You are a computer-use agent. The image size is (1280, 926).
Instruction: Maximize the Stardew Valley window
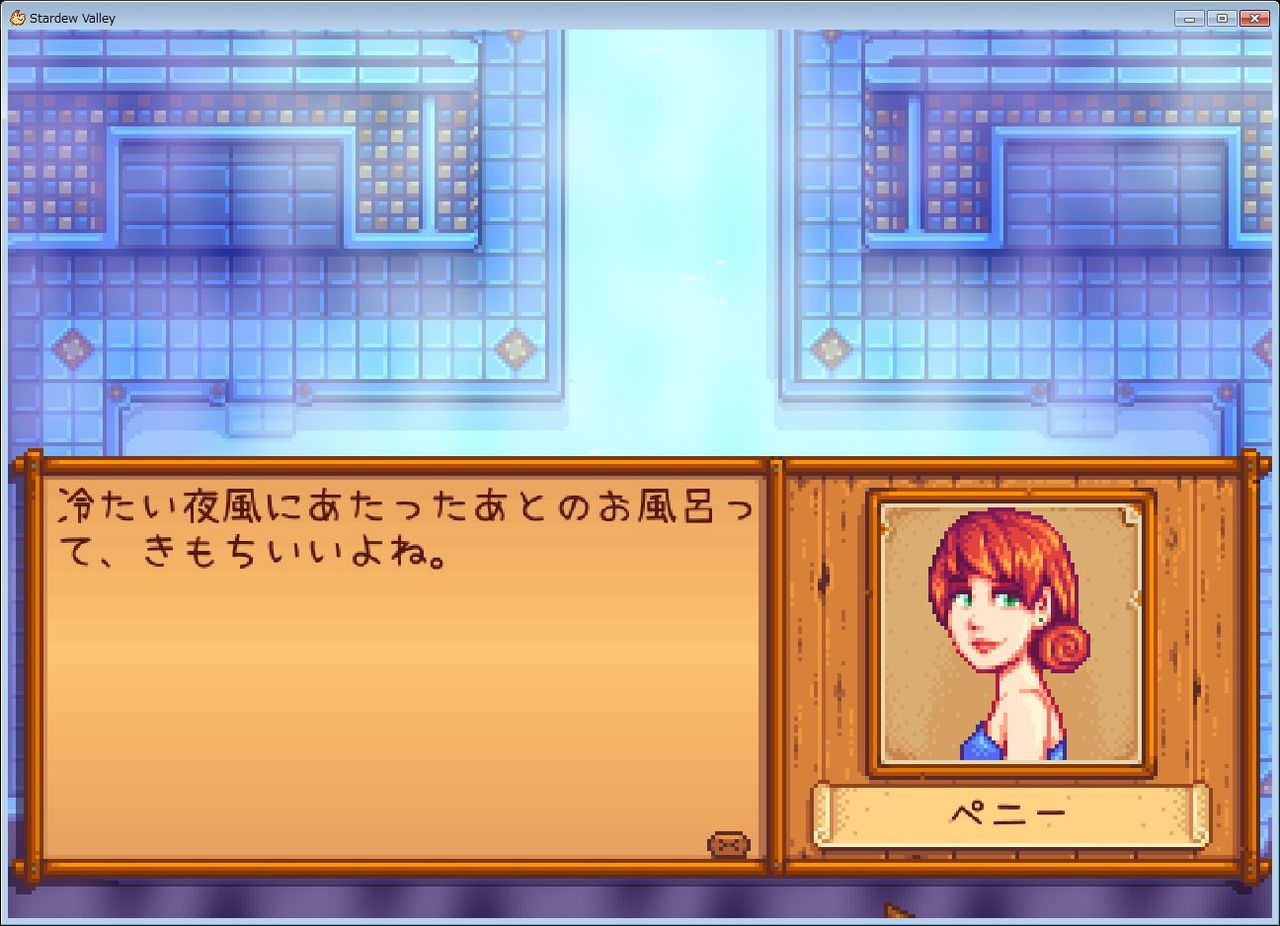1220,17
